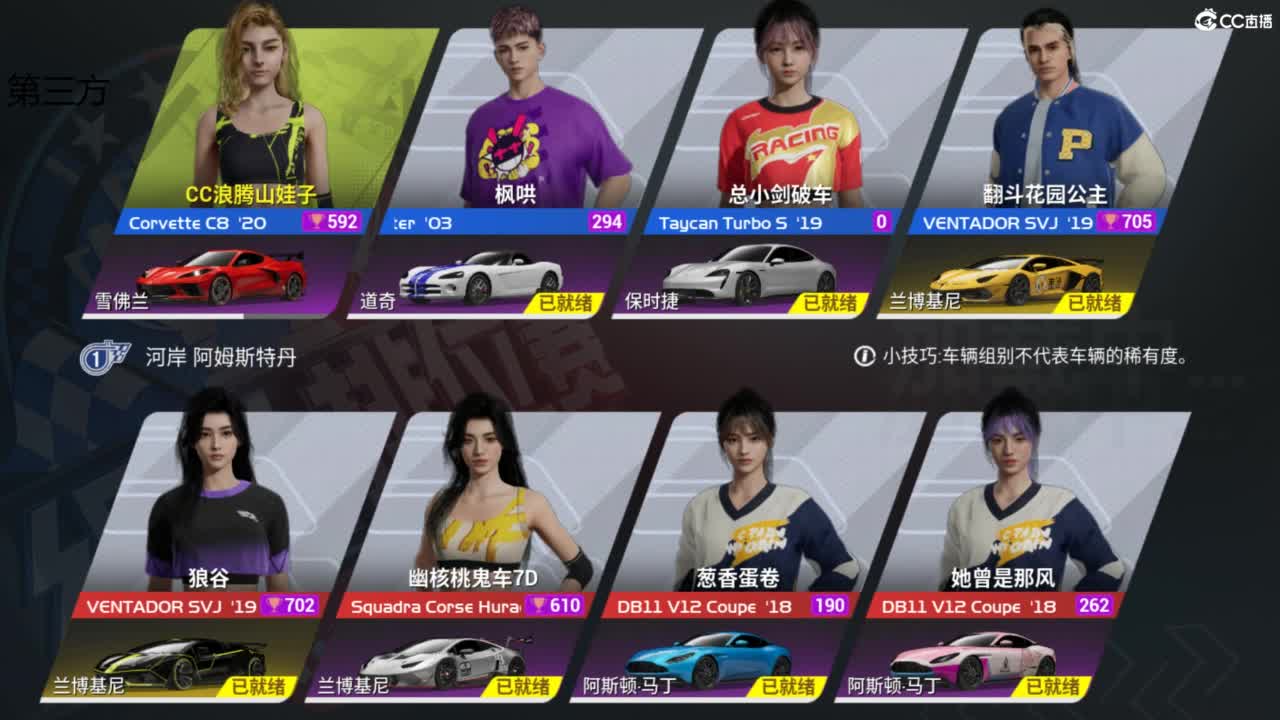Select 翻斗花园公主's player name label
This screenshot has width=1280, height=720.
point(1043,194)
